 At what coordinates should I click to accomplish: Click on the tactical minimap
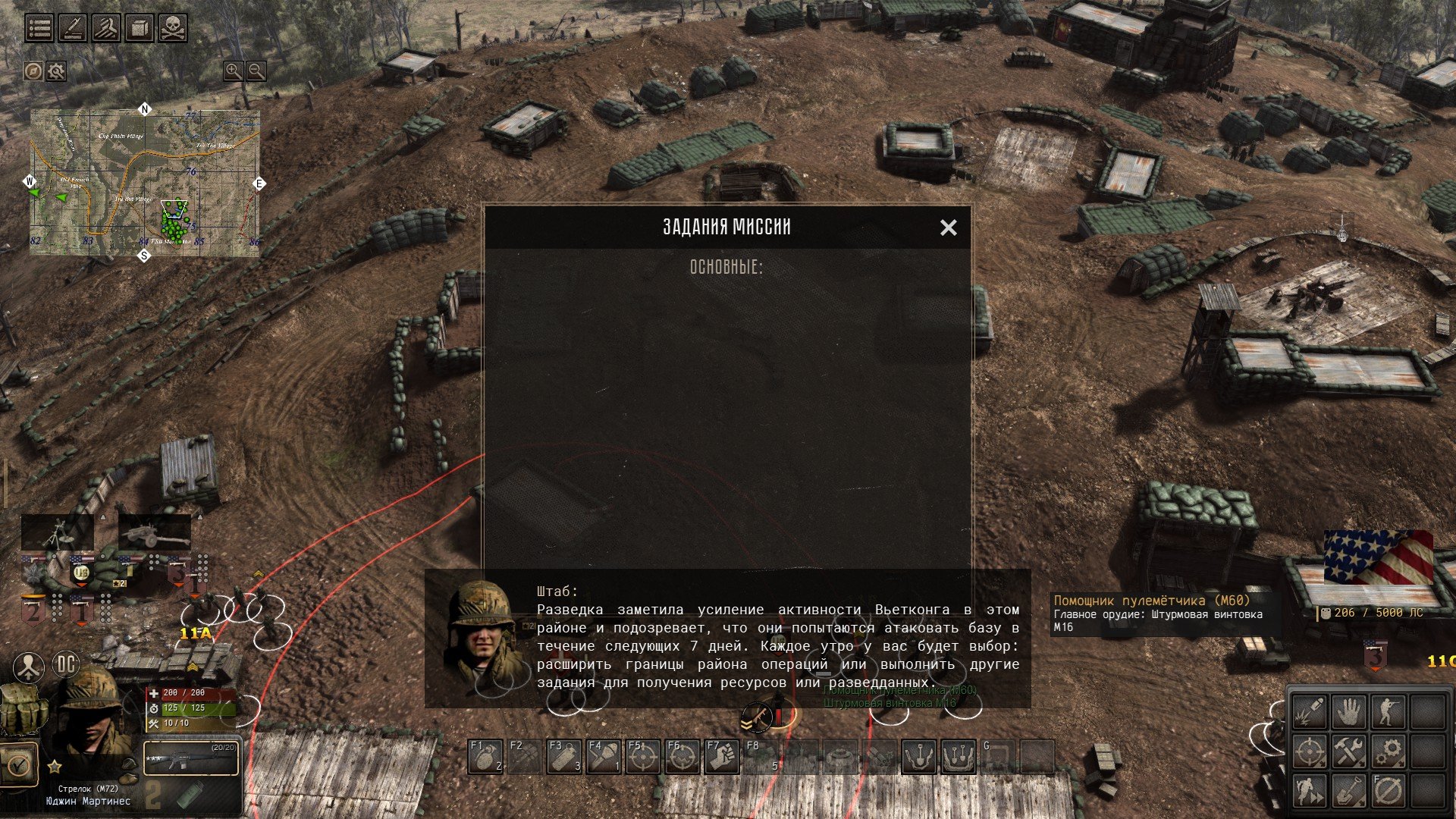(145, 183)
